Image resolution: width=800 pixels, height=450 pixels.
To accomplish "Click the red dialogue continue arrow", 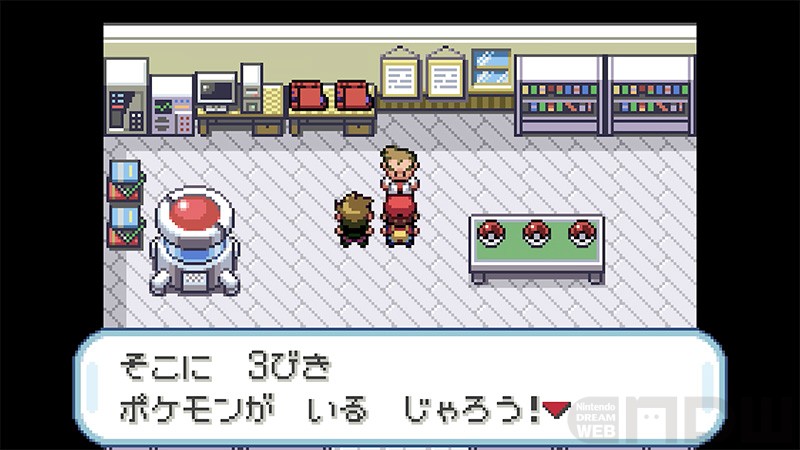I will click(x=557, y=407).
